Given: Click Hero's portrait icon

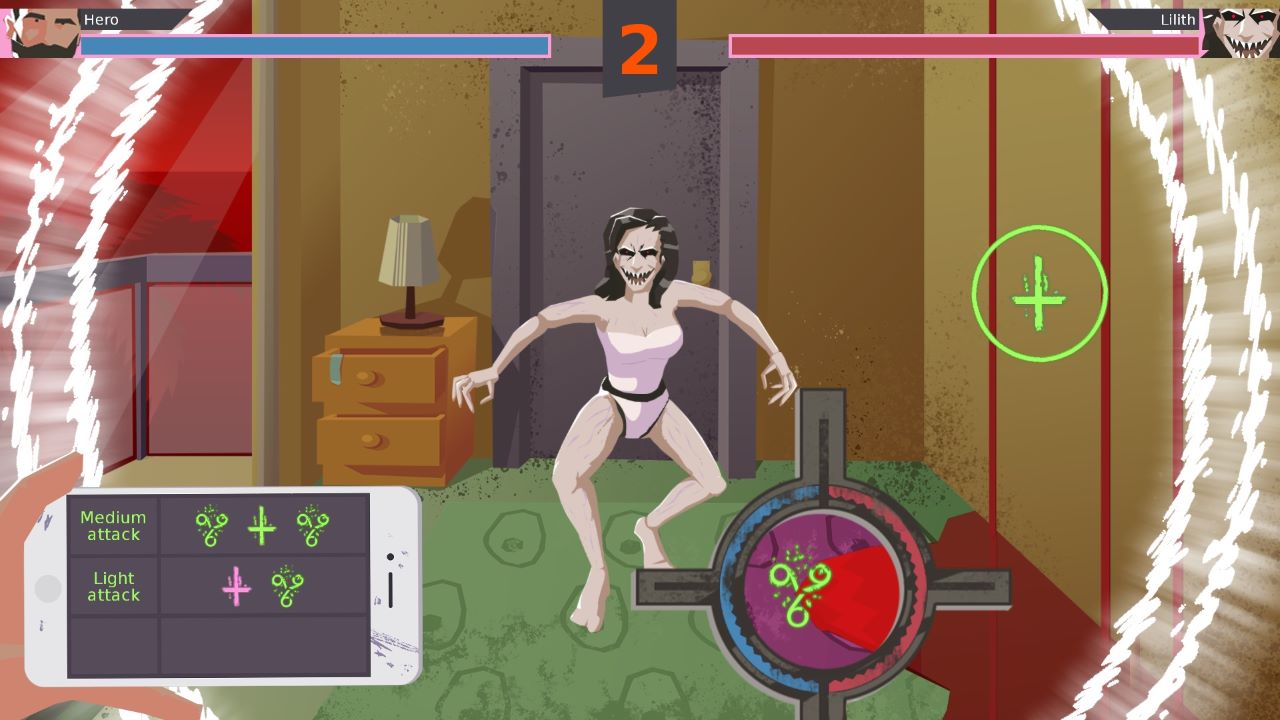Looking at the screenshot, I should (x=35, y=32).
